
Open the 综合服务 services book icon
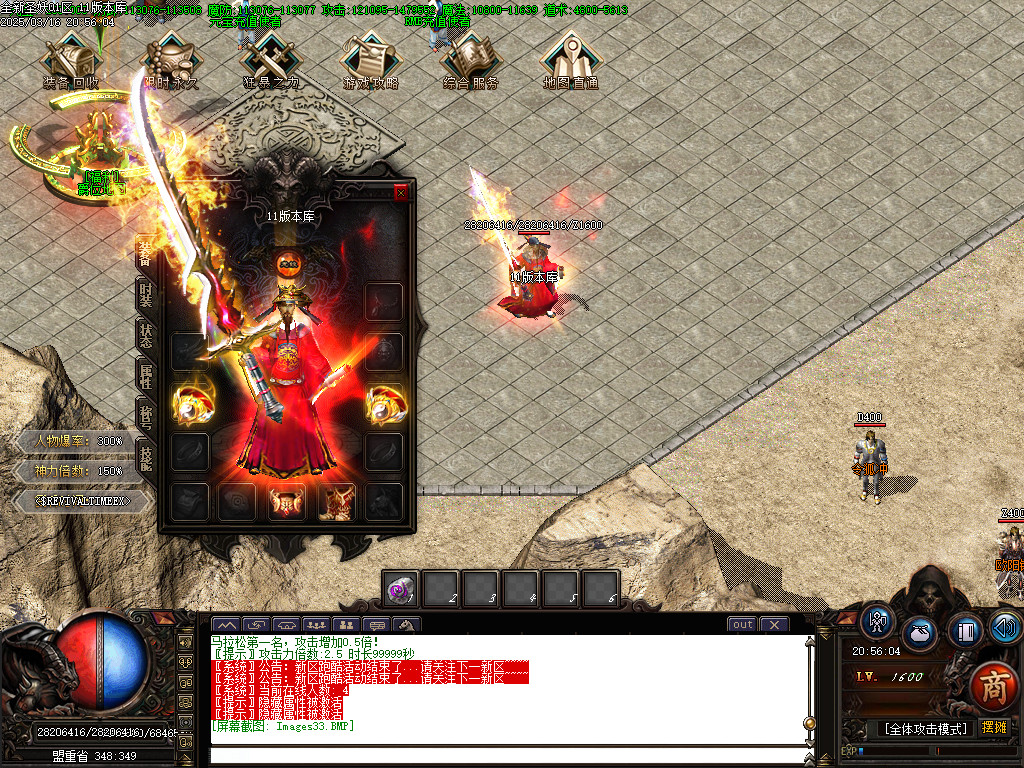pyautogui.click(x=471, y=62)
